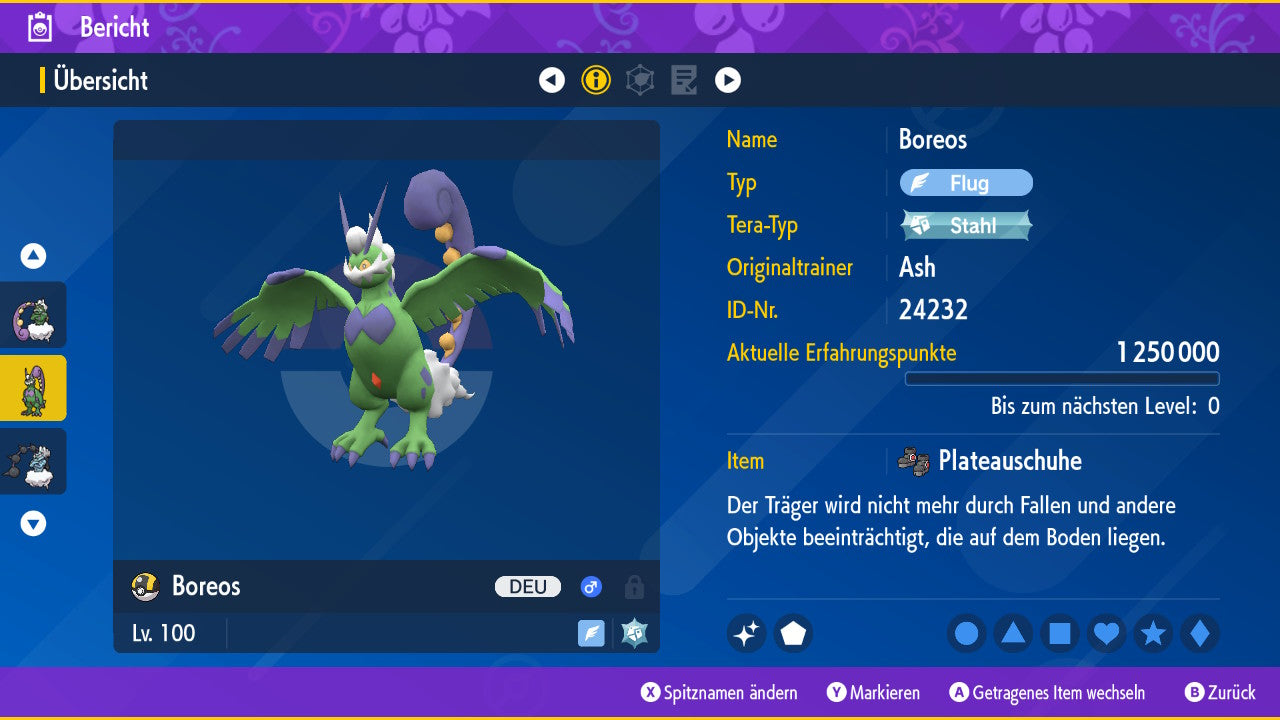Select the Tornadus thumbnail in party list

click(x=34, y=315)
